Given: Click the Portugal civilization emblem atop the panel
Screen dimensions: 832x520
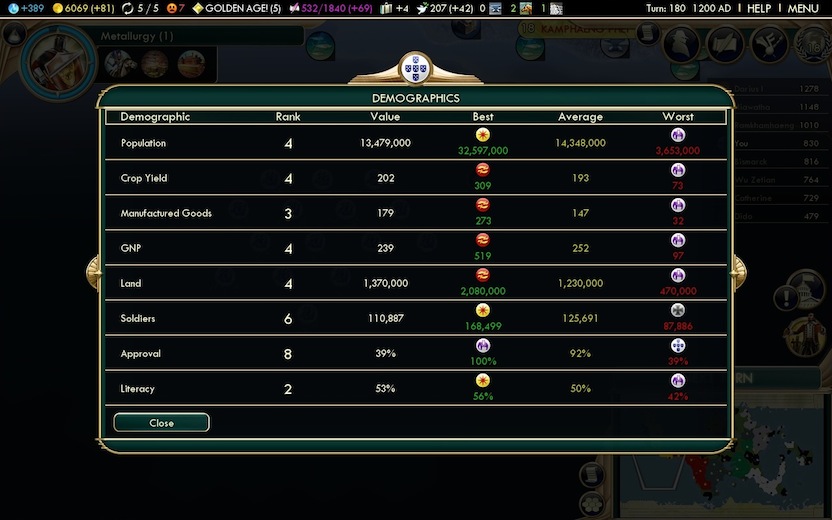Looking at the screenshot, I should 414,69.
